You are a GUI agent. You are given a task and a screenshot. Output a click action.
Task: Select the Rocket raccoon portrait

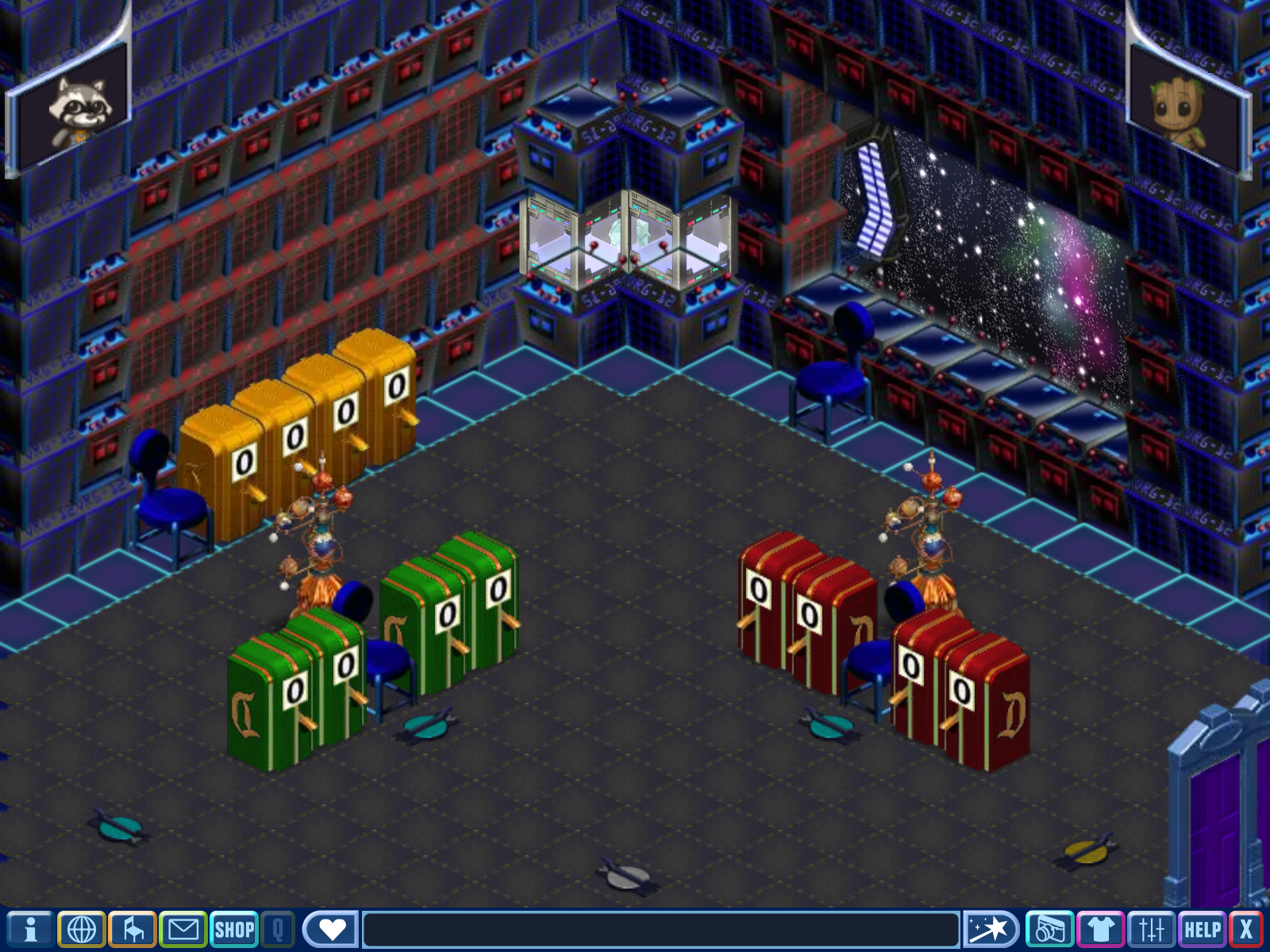(77, 107)
